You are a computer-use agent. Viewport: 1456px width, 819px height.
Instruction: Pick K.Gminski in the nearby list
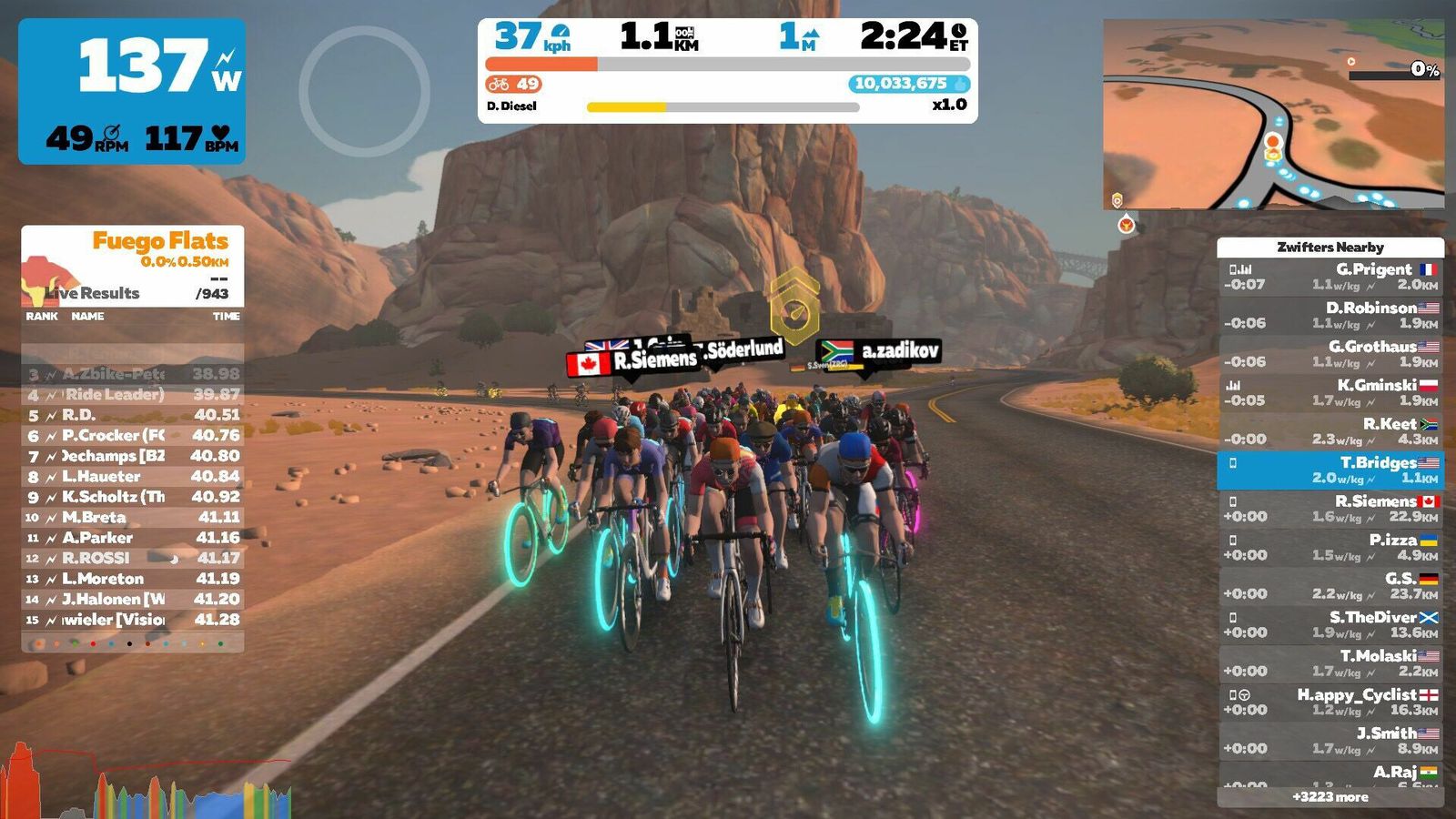[1330, 392]
